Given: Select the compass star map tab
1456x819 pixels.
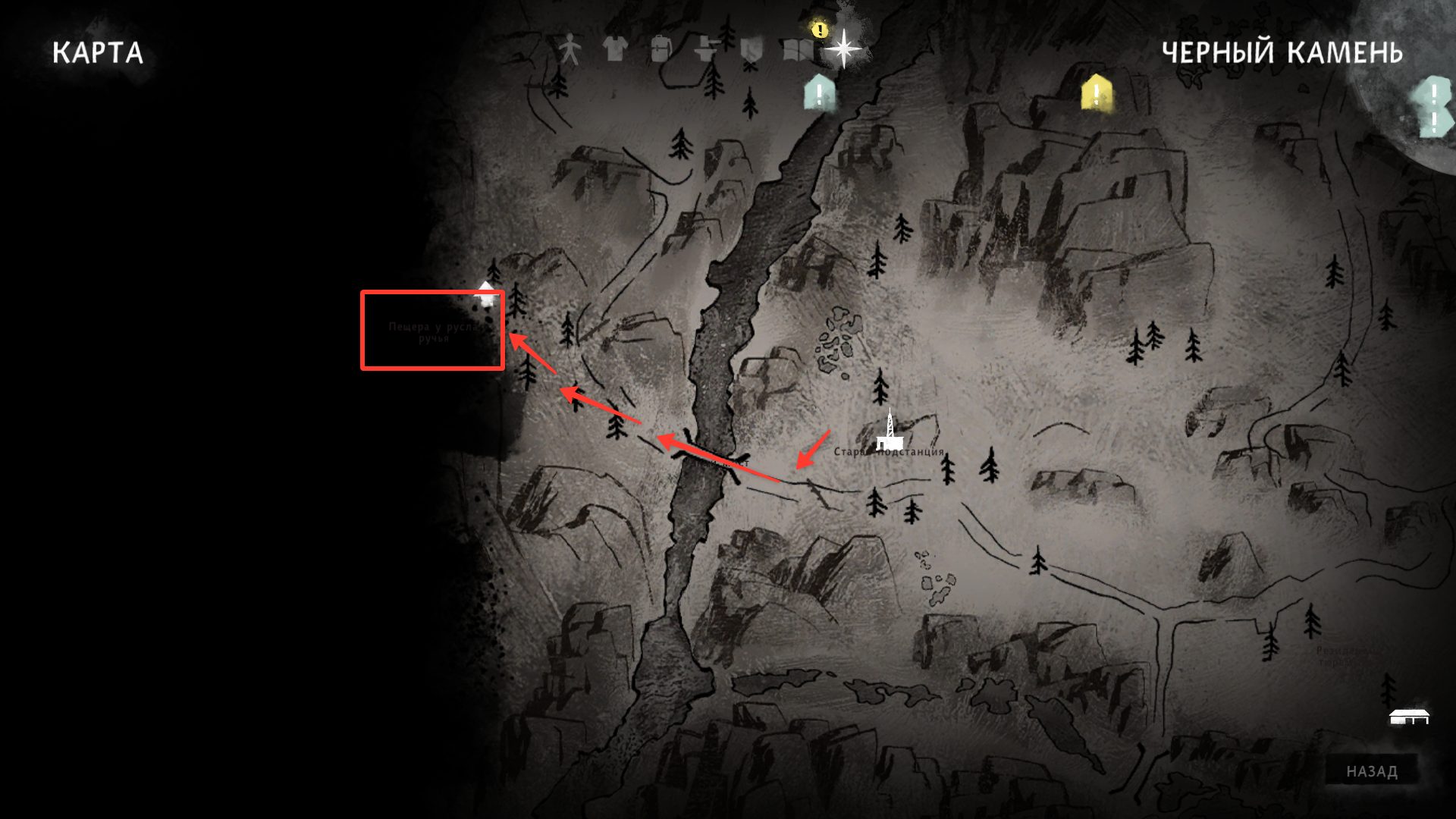Looking at the screenshot, I should (x=843, y=49).
